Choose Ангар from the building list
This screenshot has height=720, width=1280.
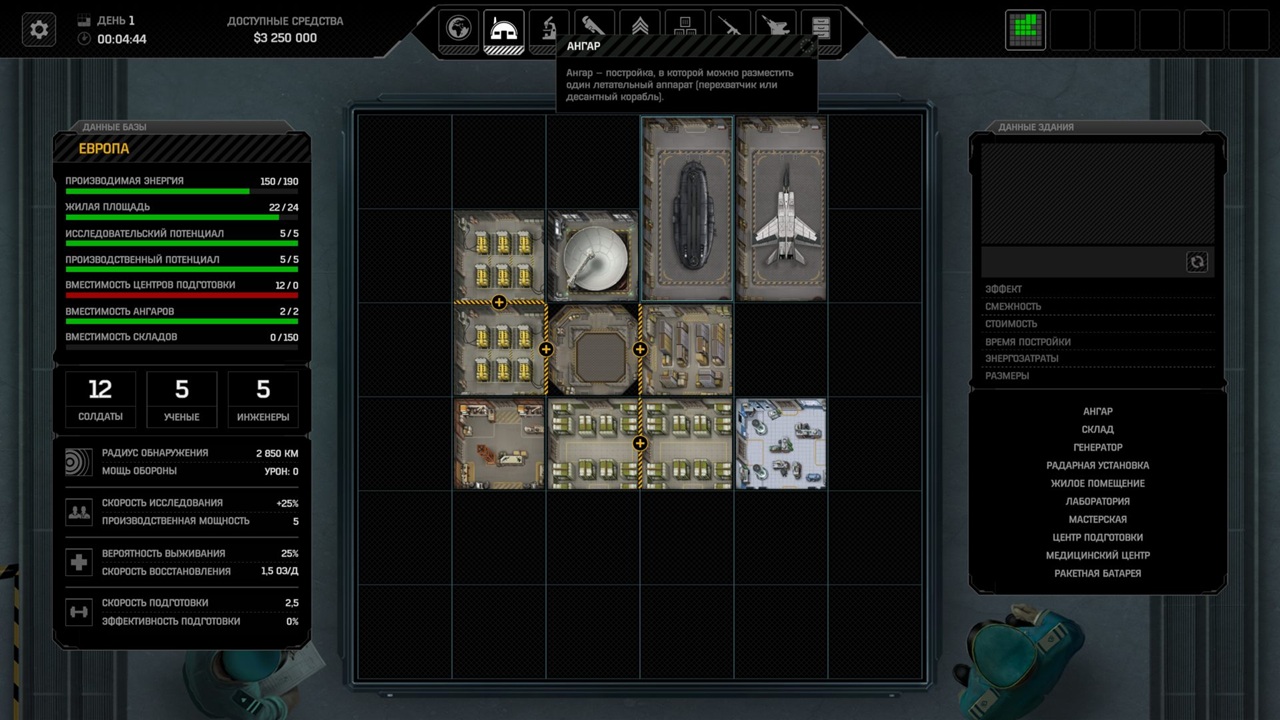[x=1097, y=411]
